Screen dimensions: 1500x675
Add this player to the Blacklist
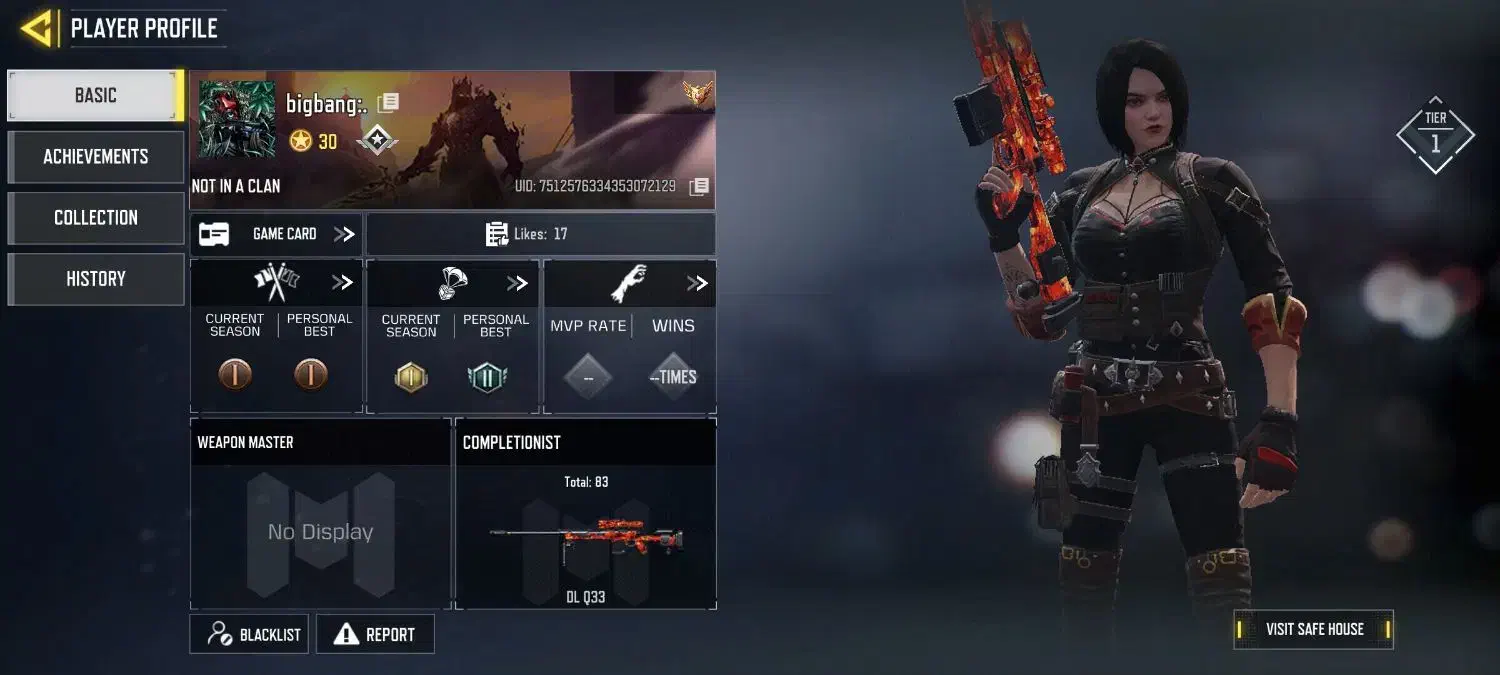tap(250, 634)
